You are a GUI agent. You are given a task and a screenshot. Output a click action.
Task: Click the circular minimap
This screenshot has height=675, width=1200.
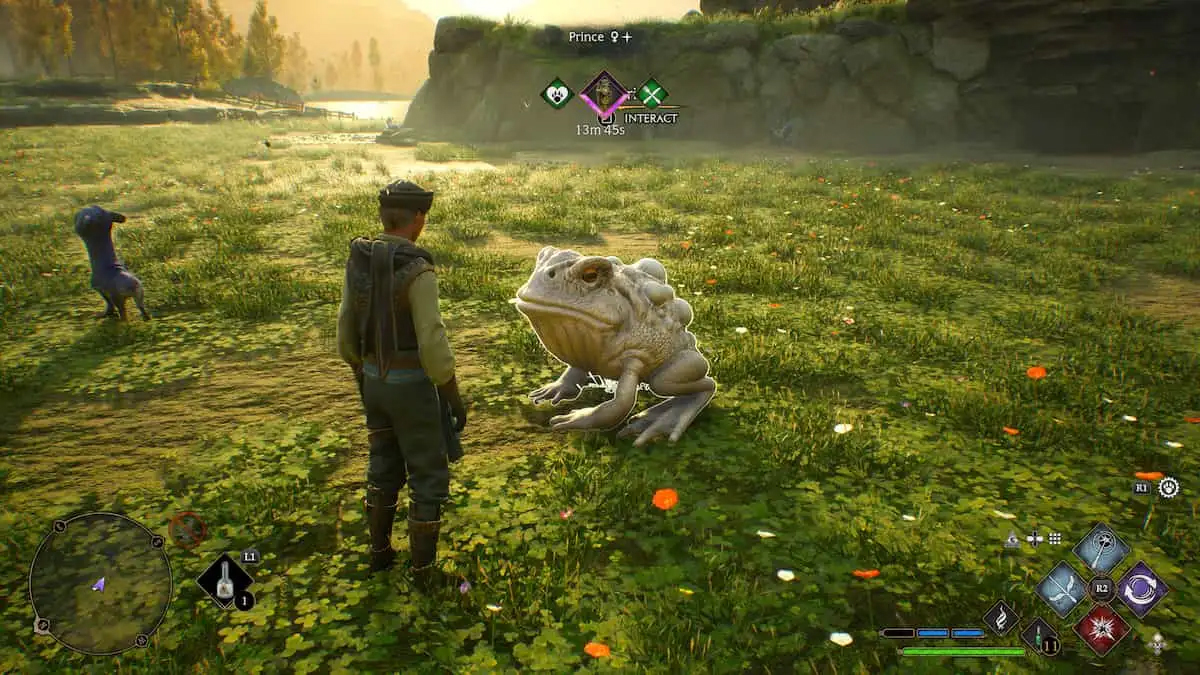coord(100,583)
